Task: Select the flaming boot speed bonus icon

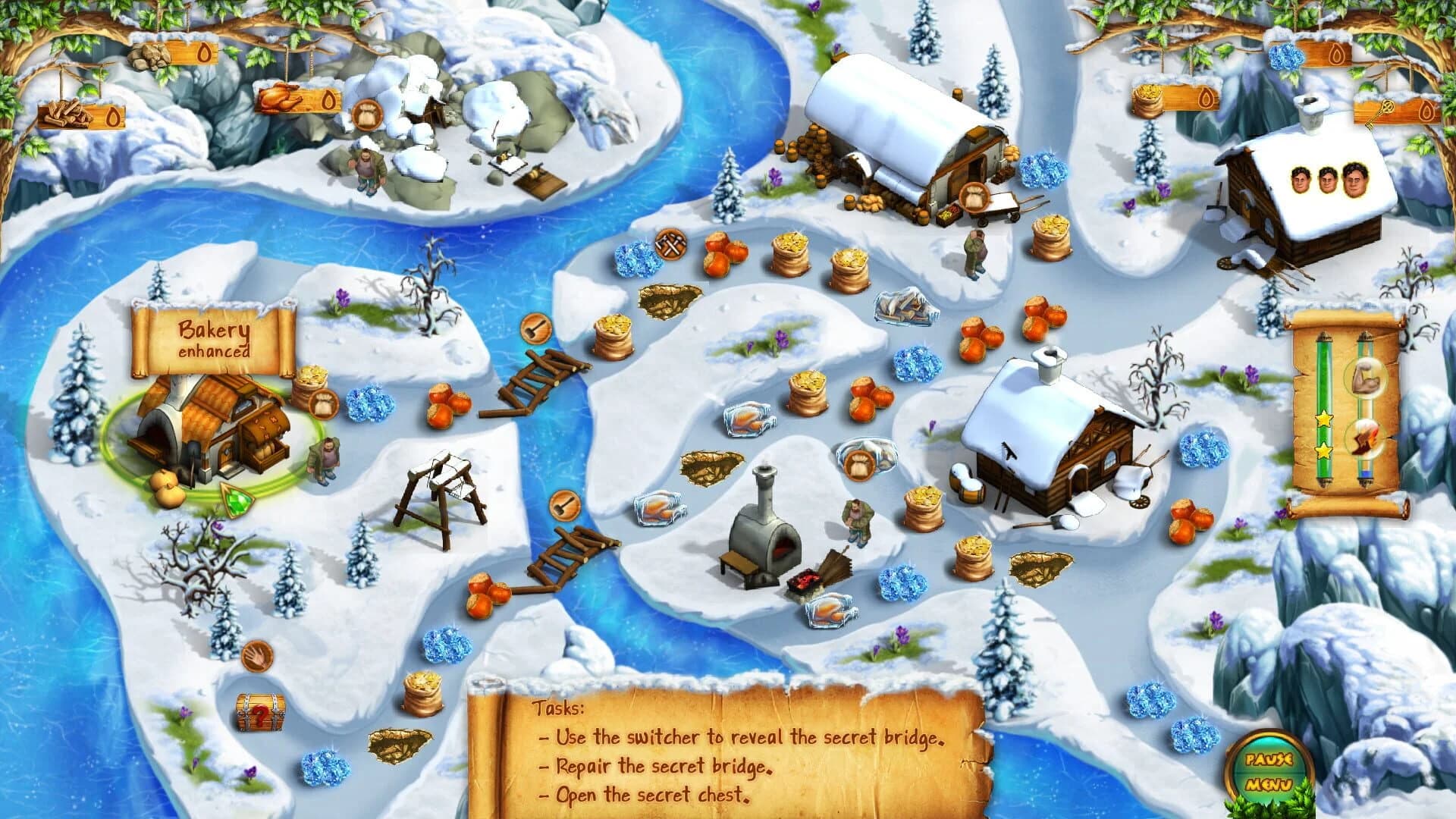Action: point(1367,440)
